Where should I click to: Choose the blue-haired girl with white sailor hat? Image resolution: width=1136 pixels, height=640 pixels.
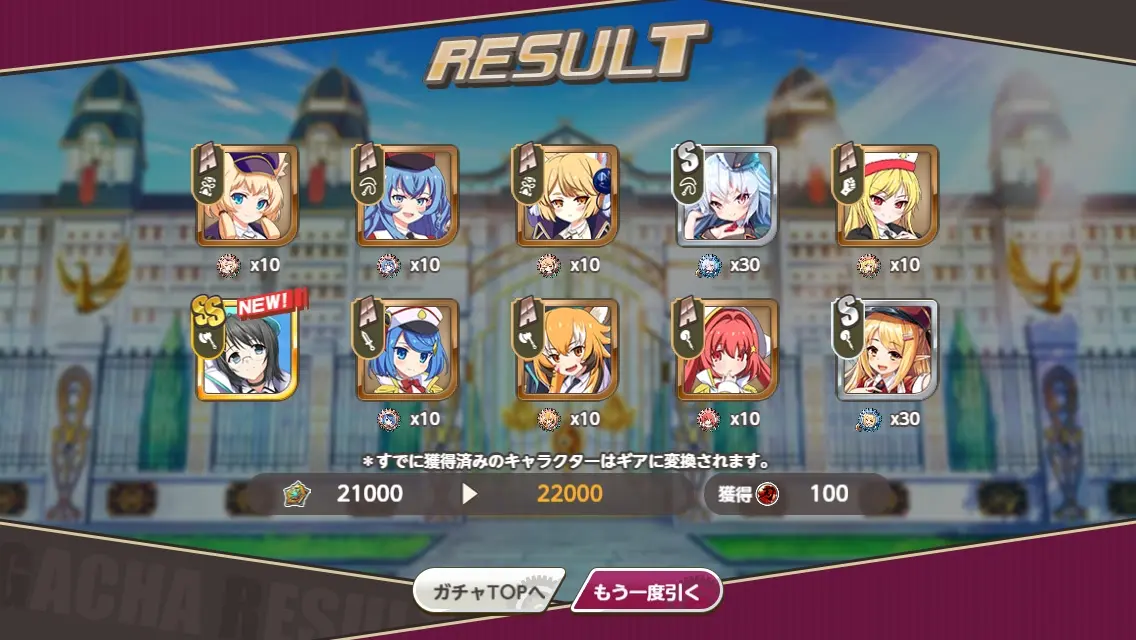(406, 349)
